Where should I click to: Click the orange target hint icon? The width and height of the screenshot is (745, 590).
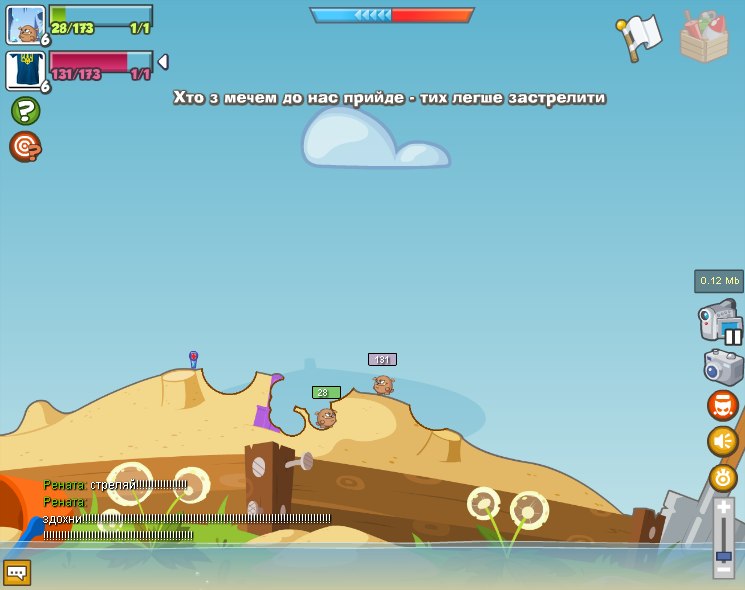pos(25,146)
